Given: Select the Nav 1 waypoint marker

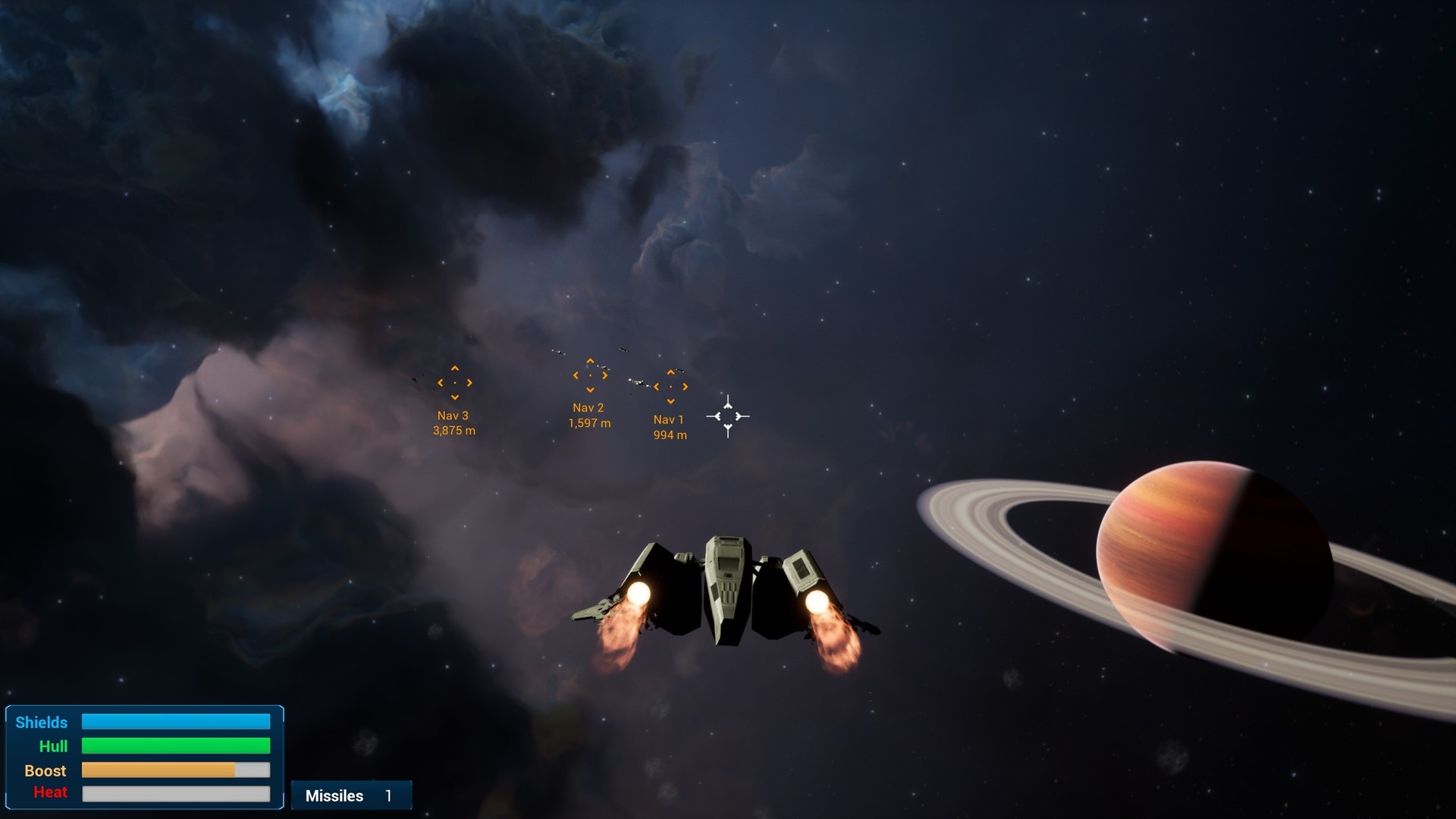Looking at the screenshot, I should click(x=670, y=387).
